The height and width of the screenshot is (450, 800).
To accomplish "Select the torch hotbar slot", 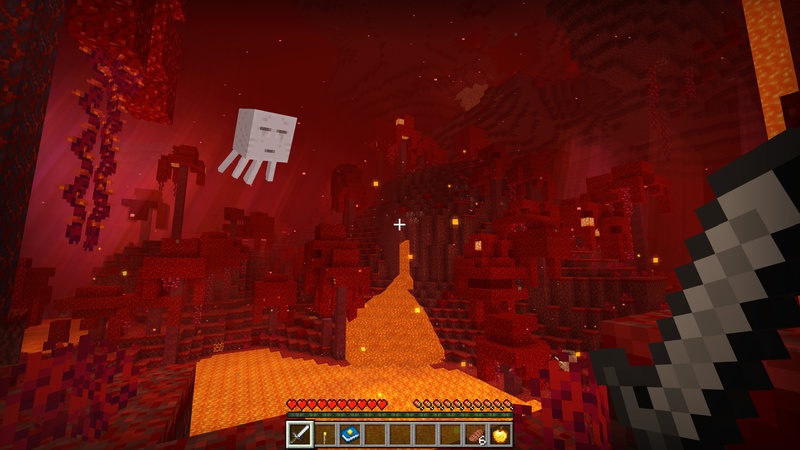I will pyautogui.click(x=325, y=434).
